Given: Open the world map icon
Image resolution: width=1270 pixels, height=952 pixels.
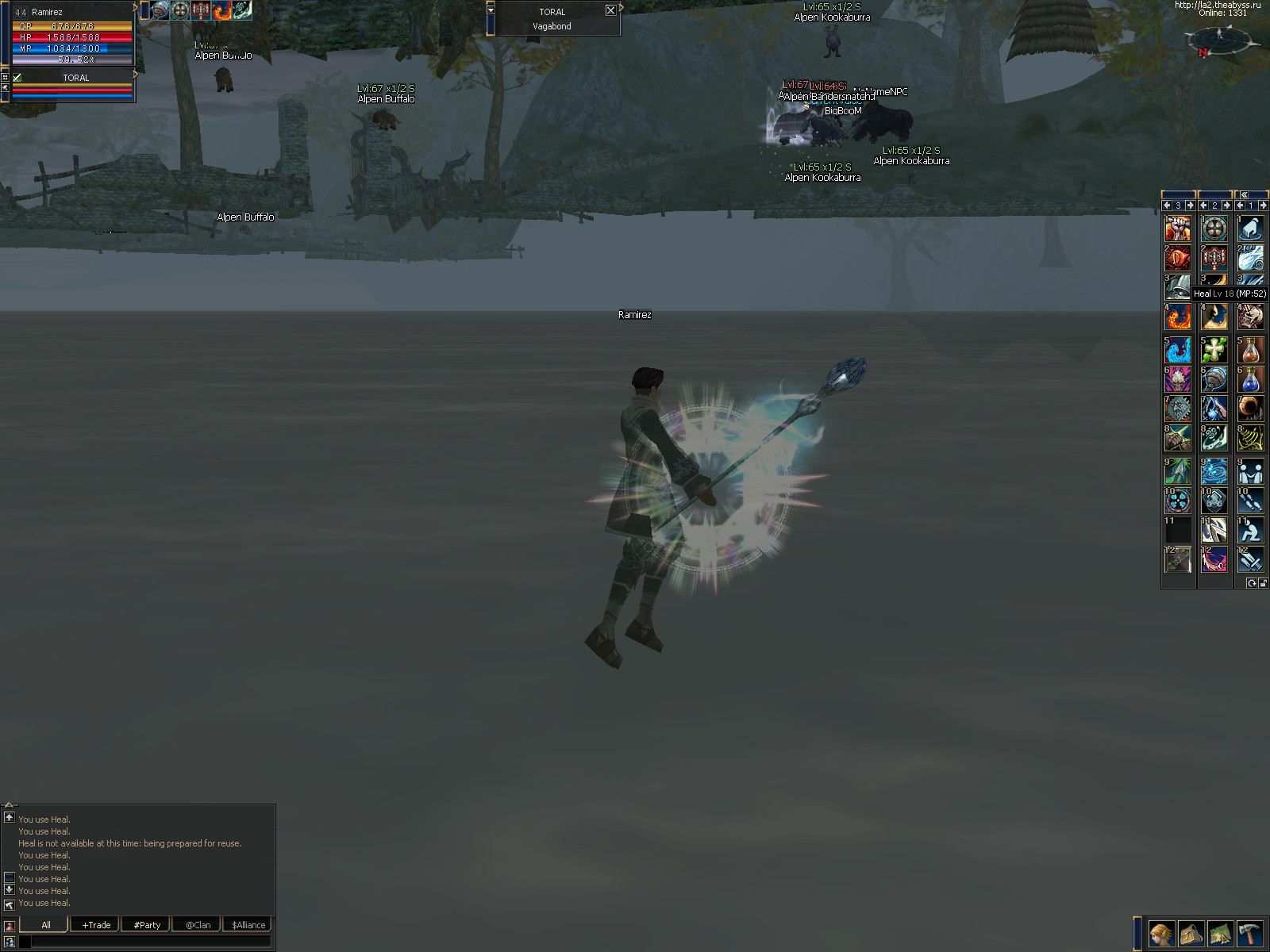Looking at the screenshot, I should pos(1220,934).
